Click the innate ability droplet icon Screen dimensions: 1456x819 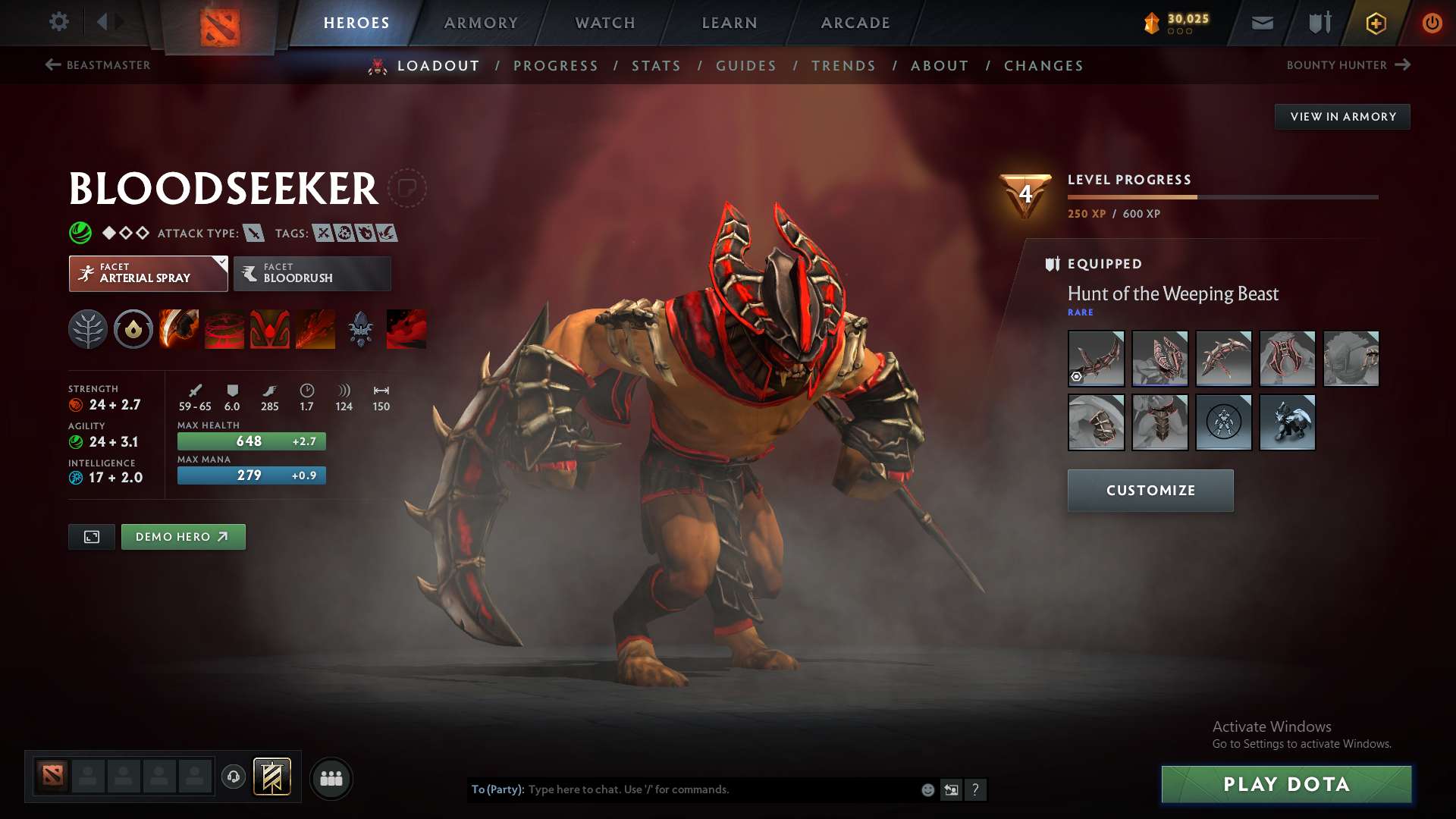coord(133,328)
